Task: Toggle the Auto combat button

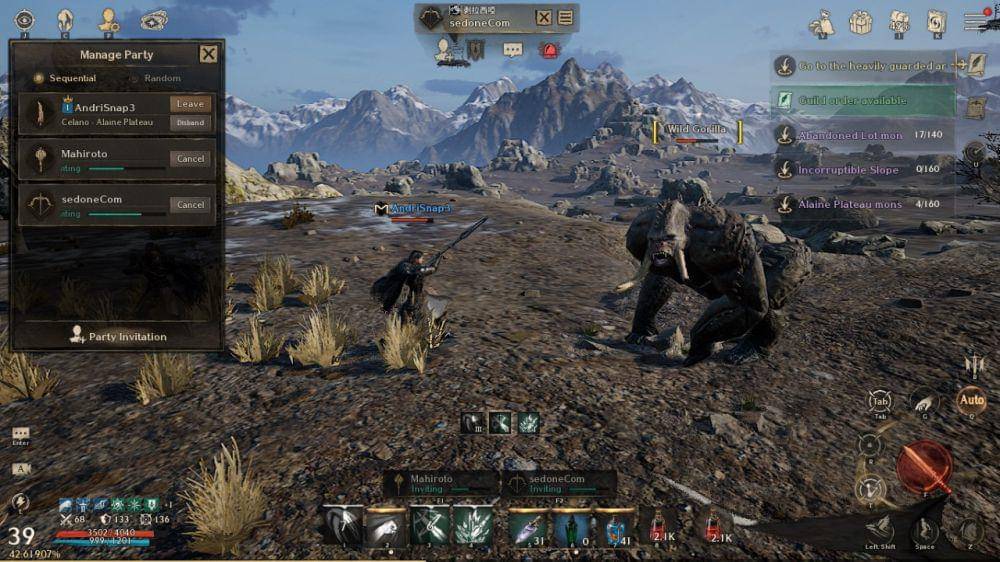Action: (970, 399)
